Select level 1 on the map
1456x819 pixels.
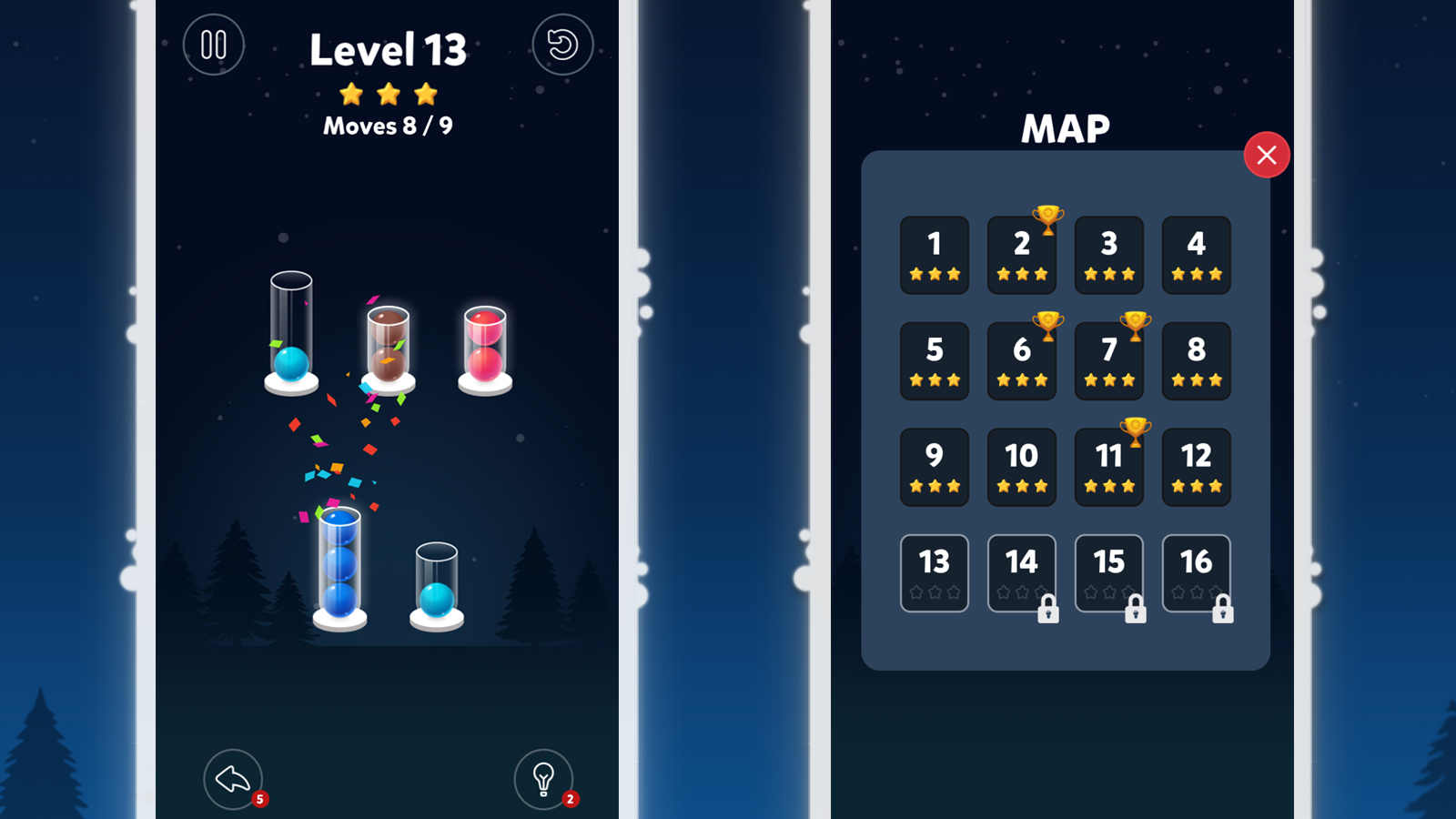coord(935,256)
